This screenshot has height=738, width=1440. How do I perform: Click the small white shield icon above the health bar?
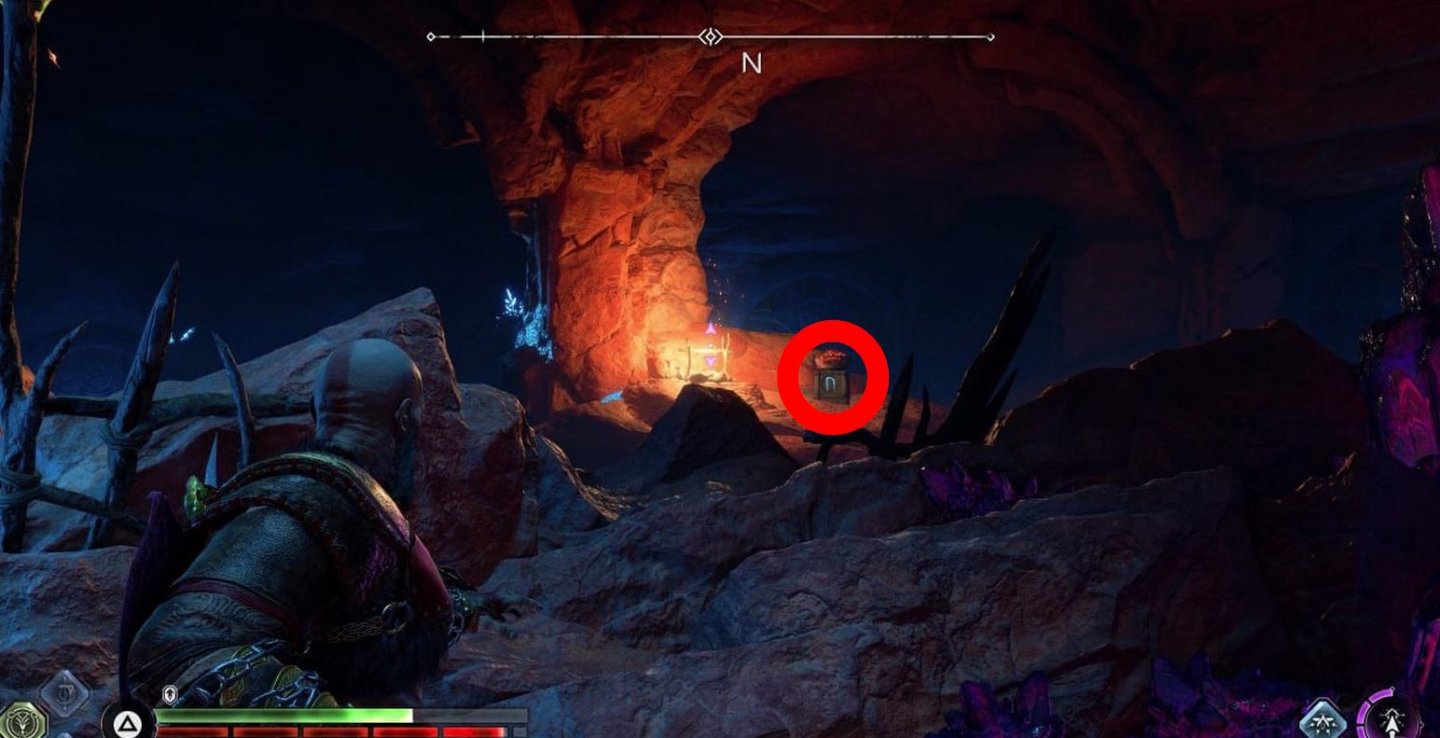tap(169, 693)
